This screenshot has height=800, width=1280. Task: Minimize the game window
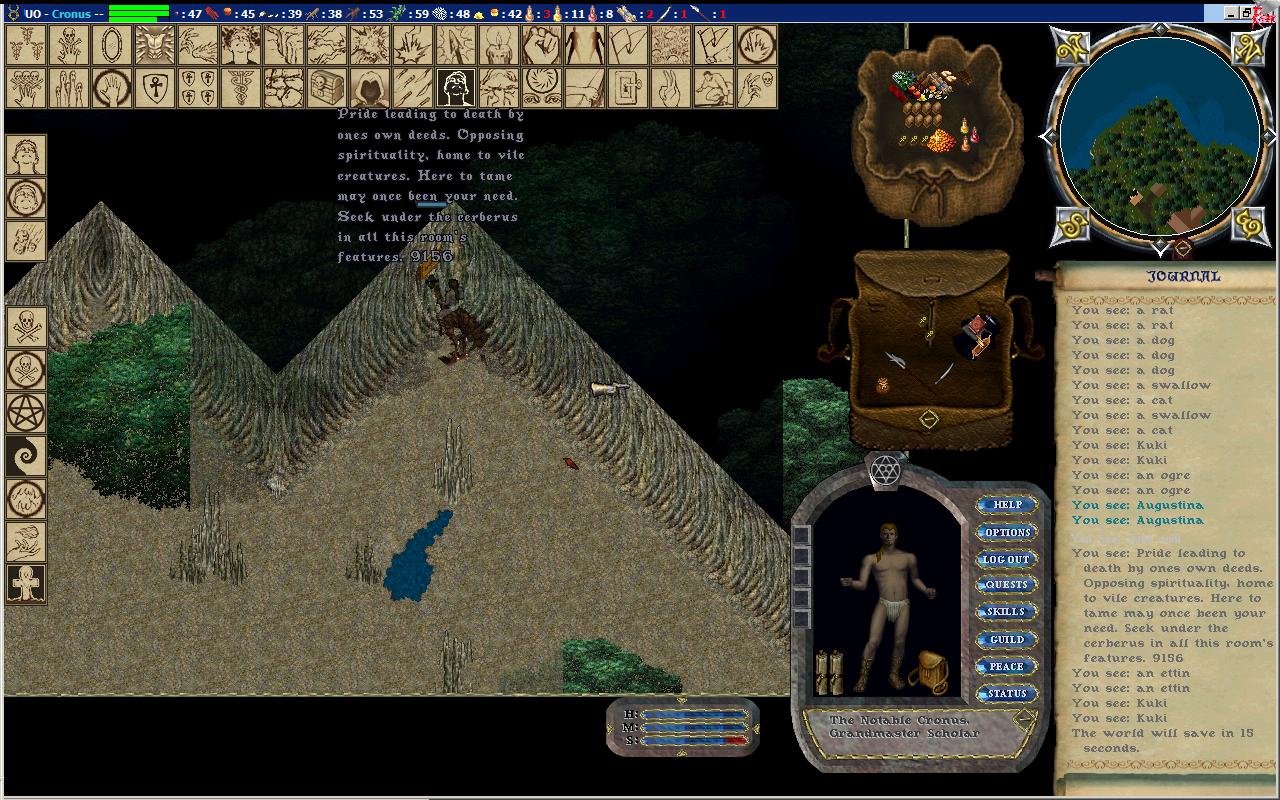1231,13
